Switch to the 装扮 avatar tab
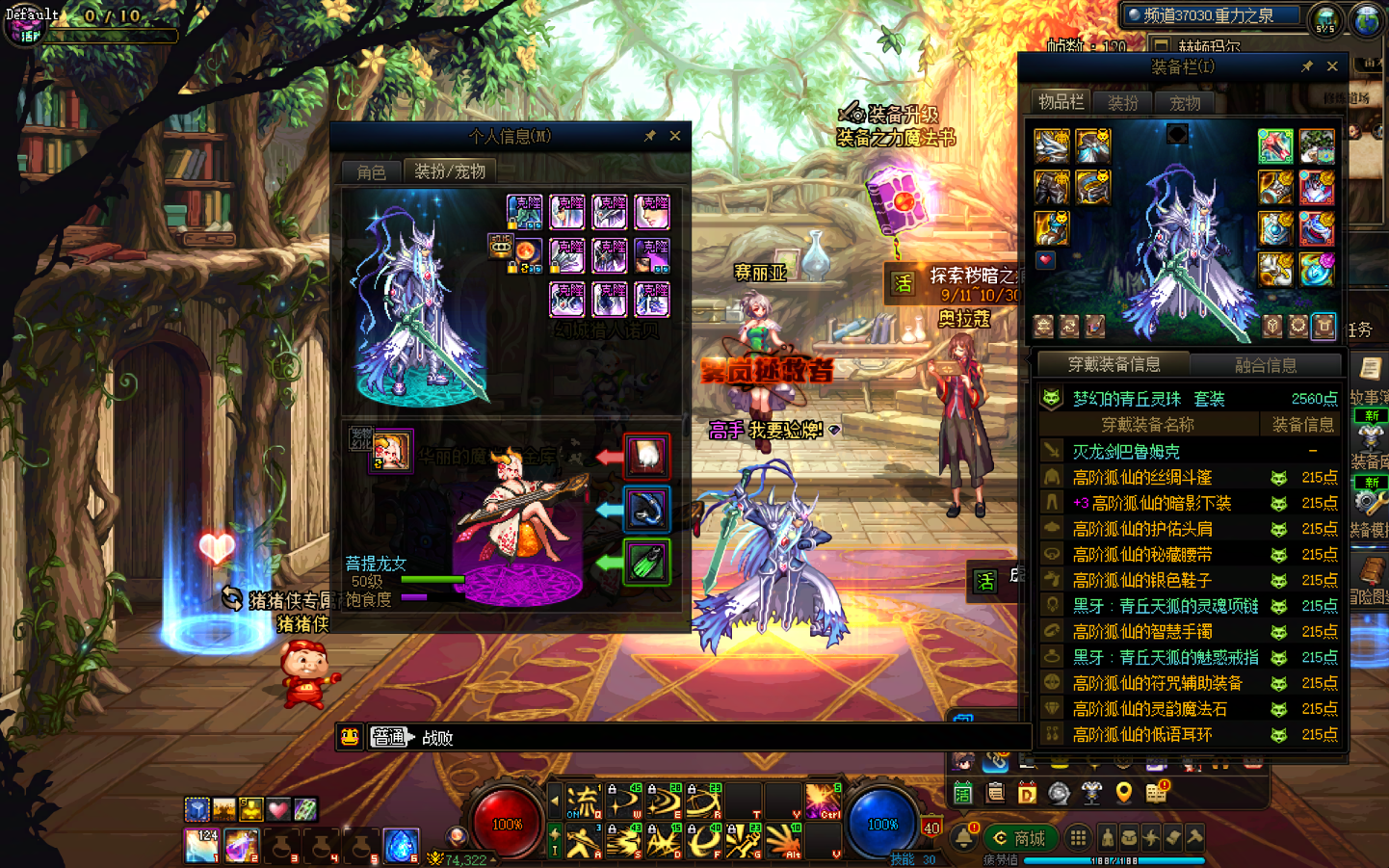This screenshot has width=1389, height=868. 1123,102
